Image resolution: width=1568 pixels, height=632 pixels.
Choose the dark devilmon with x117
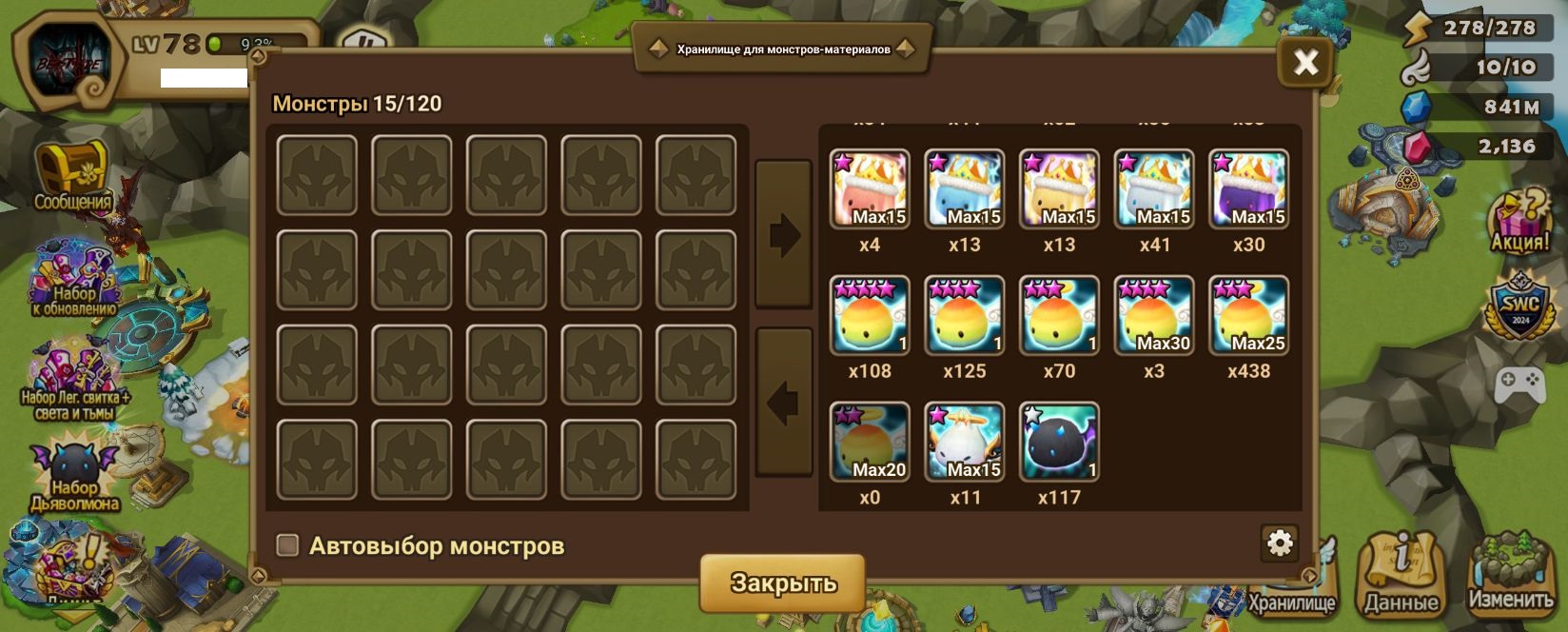(1059, 442)
